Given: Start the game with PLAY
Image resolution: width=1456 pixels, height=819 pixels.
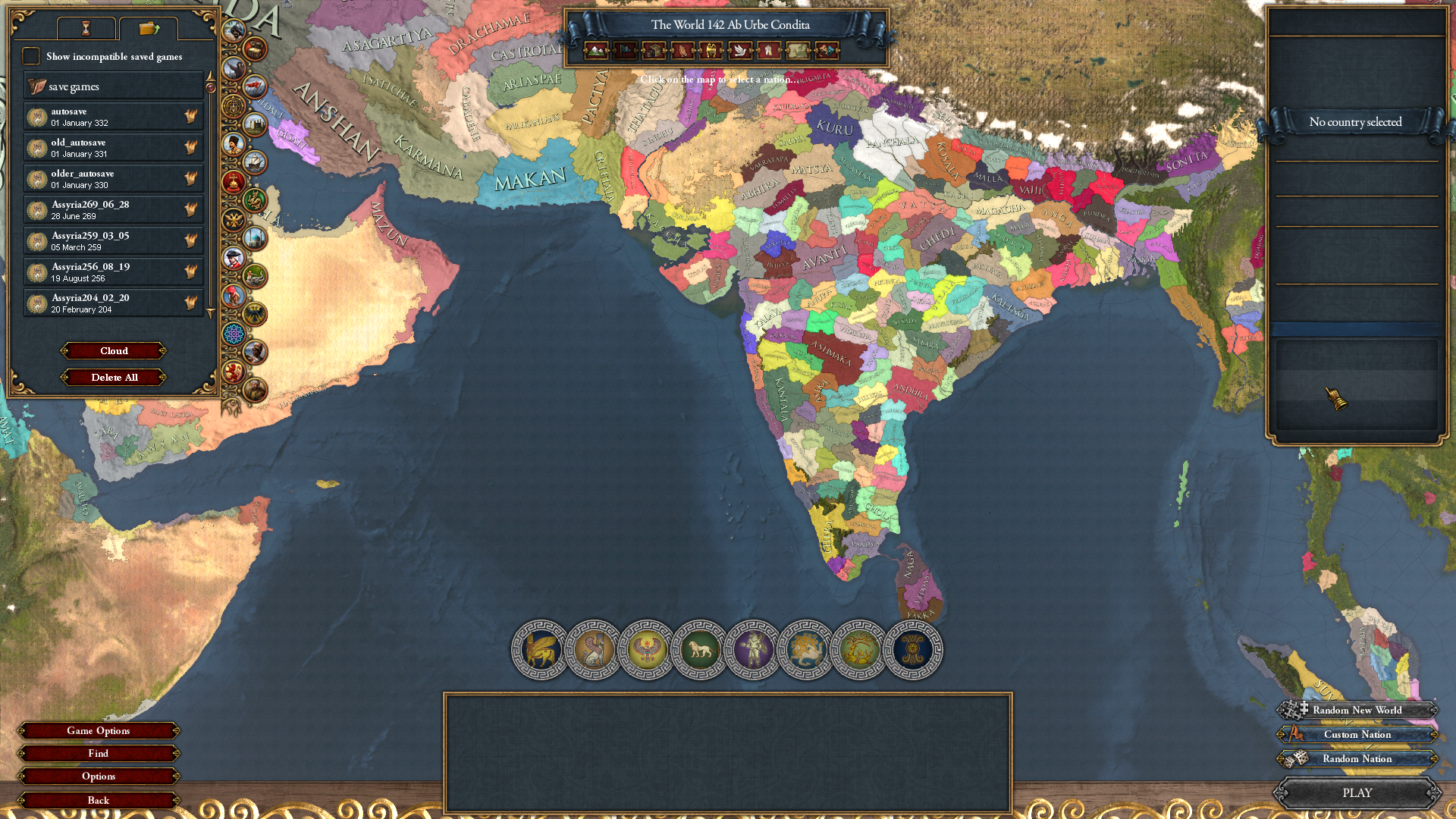Looking at the screenshot, I should point(1357,793).
